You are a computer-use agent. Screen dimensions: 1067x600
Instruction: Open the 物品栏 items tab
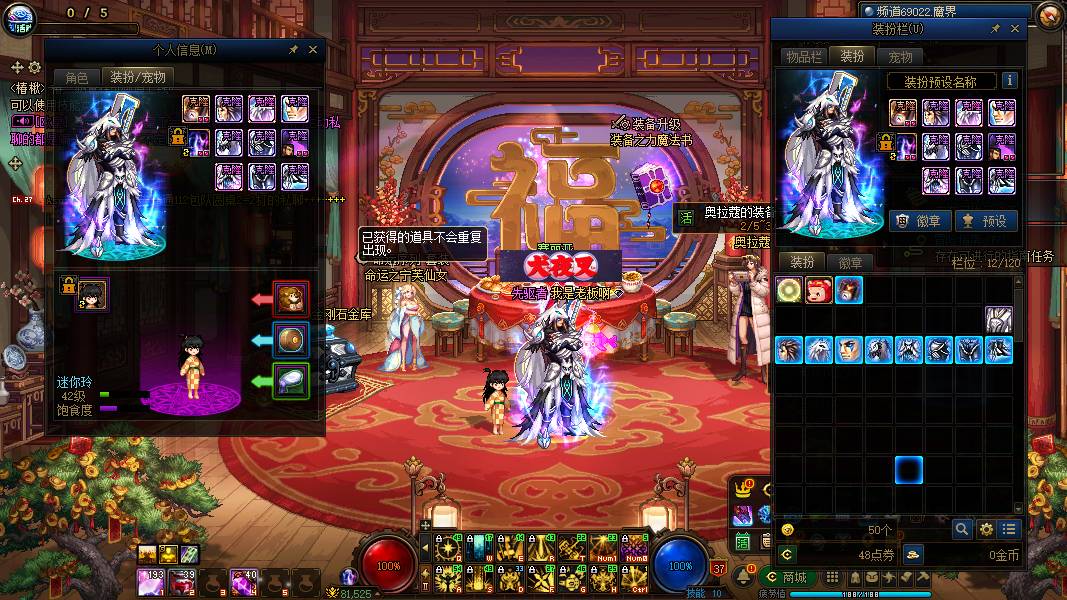pos(803,57)
